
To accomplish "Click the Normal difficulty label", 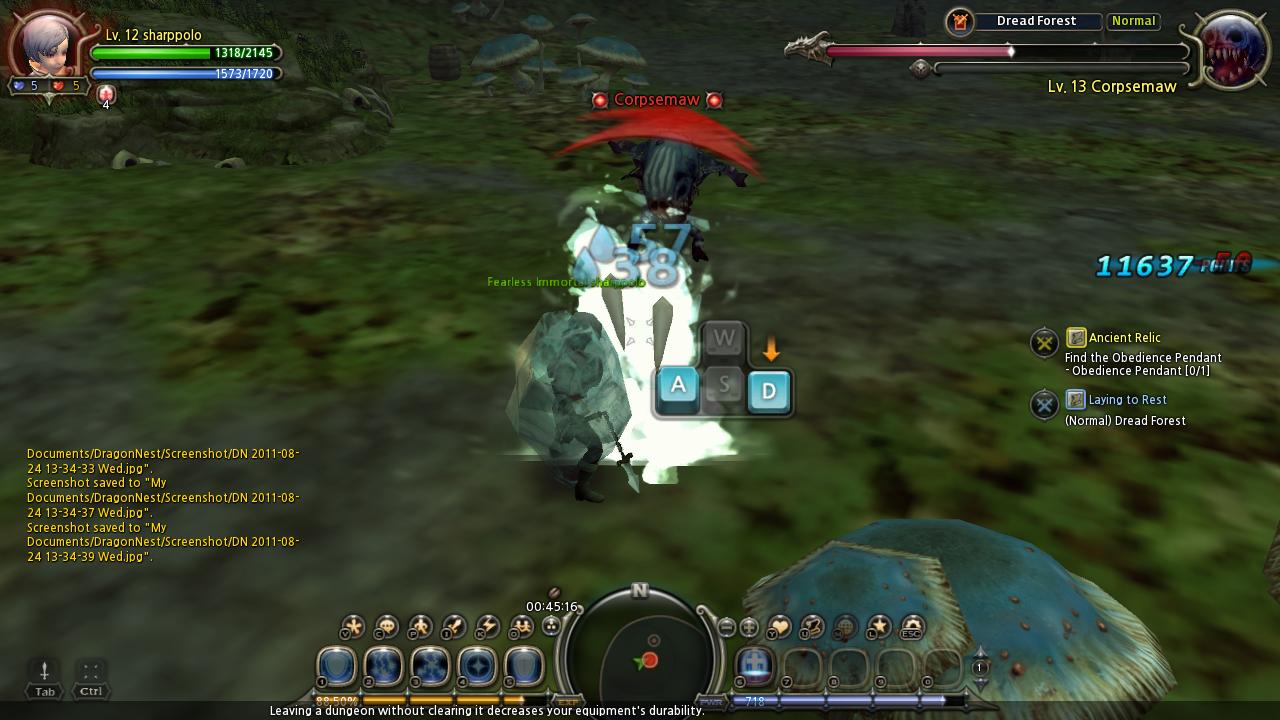I will click(x=1133, y=20).
